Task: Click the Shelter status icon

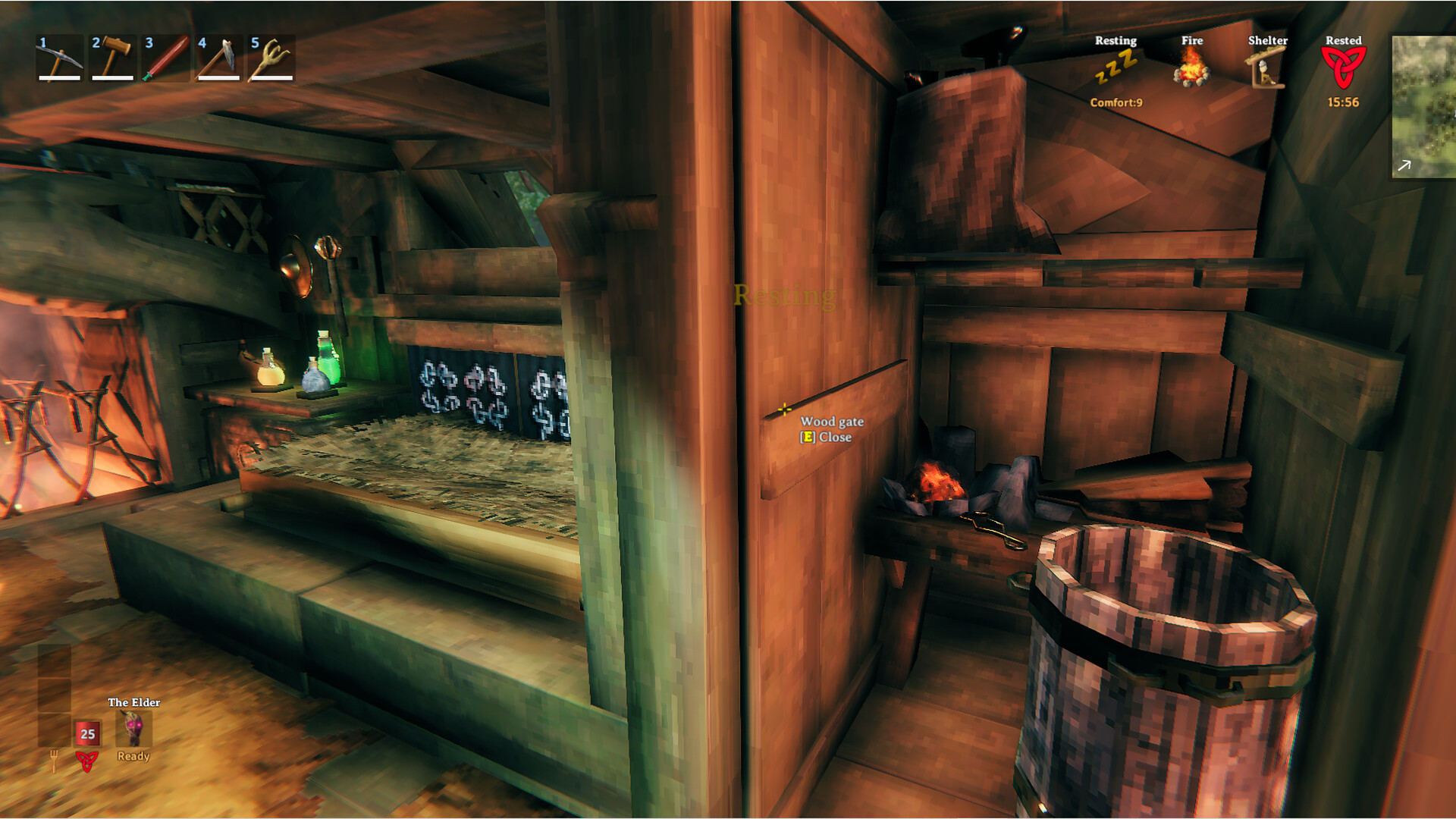Action: pos(1266,71)
